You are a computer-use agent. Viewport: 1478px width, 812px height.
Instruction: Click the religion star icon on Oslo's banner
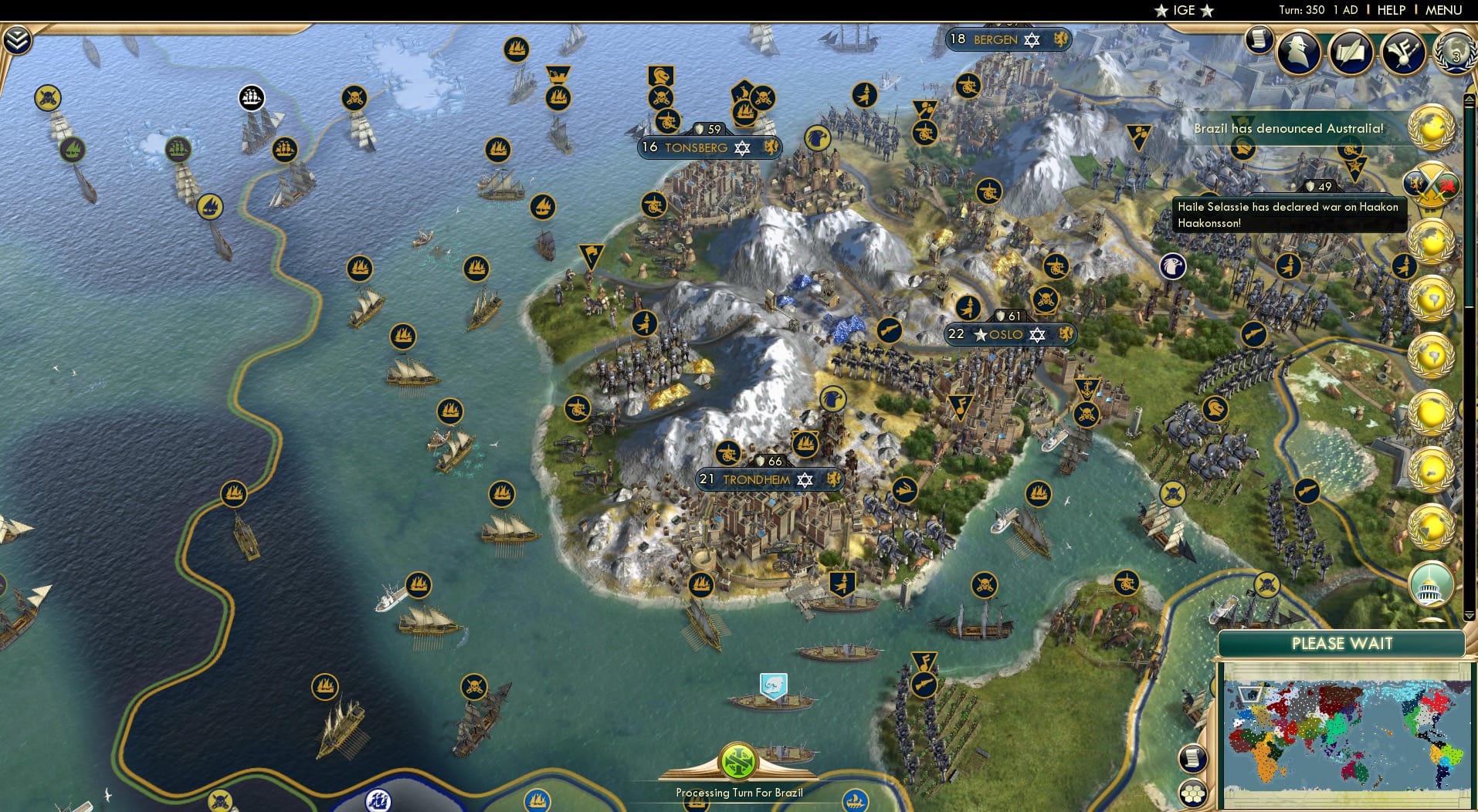coord(1036,335)
